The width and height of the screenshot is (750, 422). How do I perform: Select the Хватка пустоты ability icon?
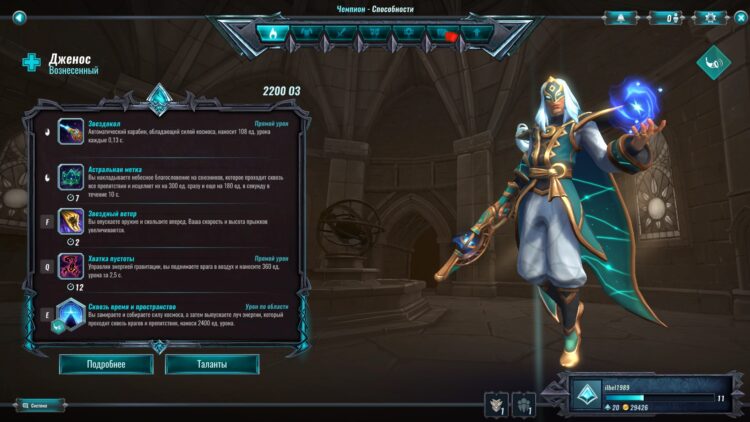71,266
